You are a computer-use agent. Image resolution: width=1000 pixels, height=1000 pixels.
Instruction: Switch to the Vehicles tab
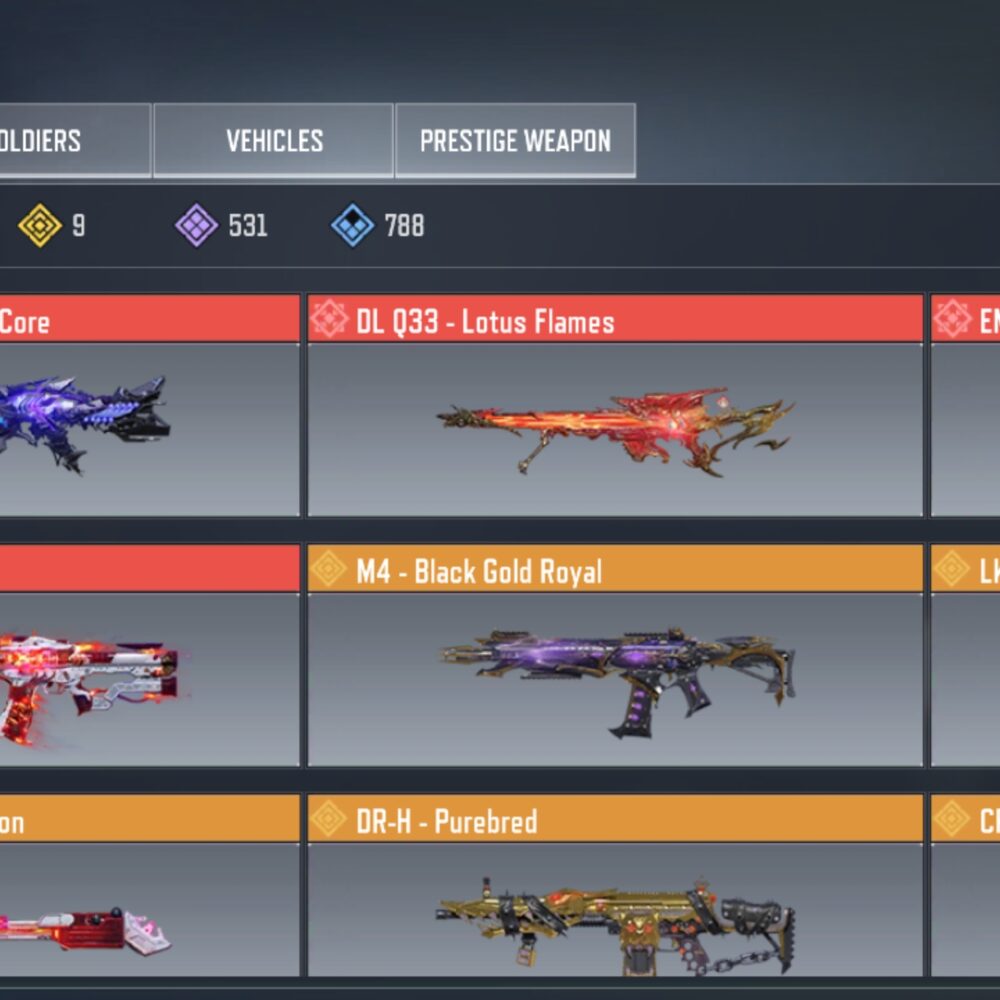(x=273, y=141)
